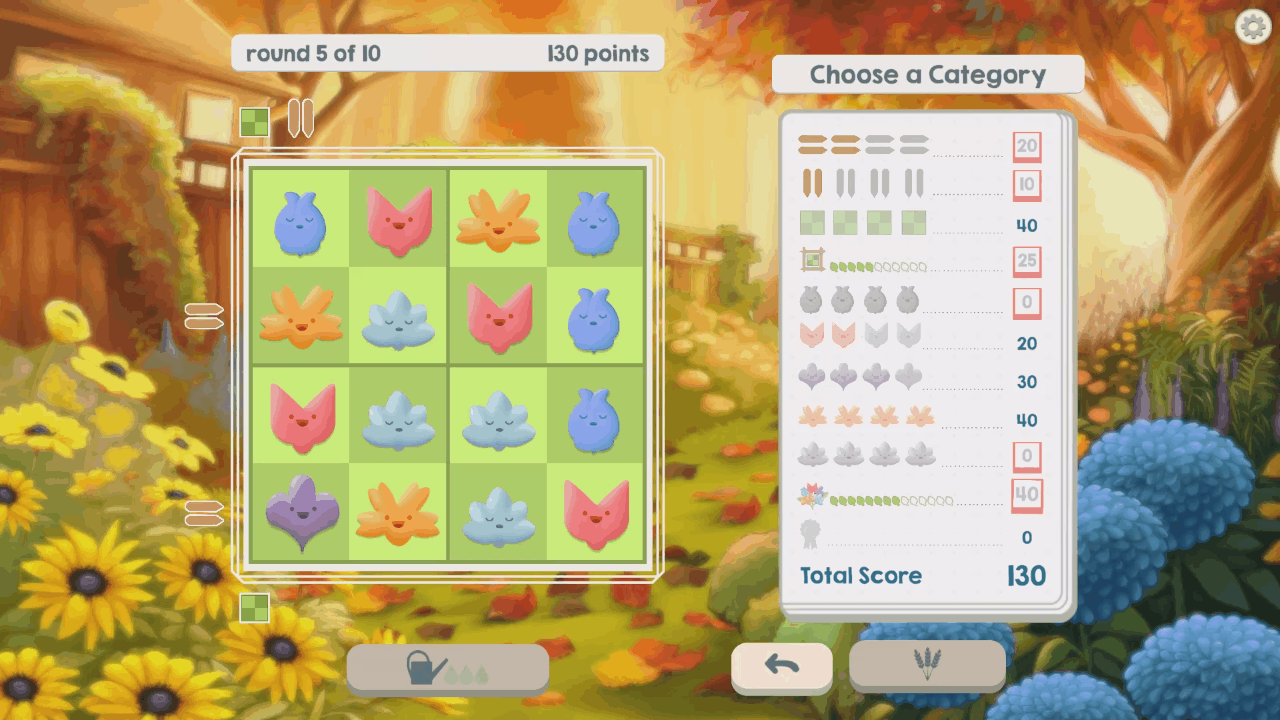Click the checkered square icon below the board
Viewport: 1280px width, 720px height.
point(255,607)
